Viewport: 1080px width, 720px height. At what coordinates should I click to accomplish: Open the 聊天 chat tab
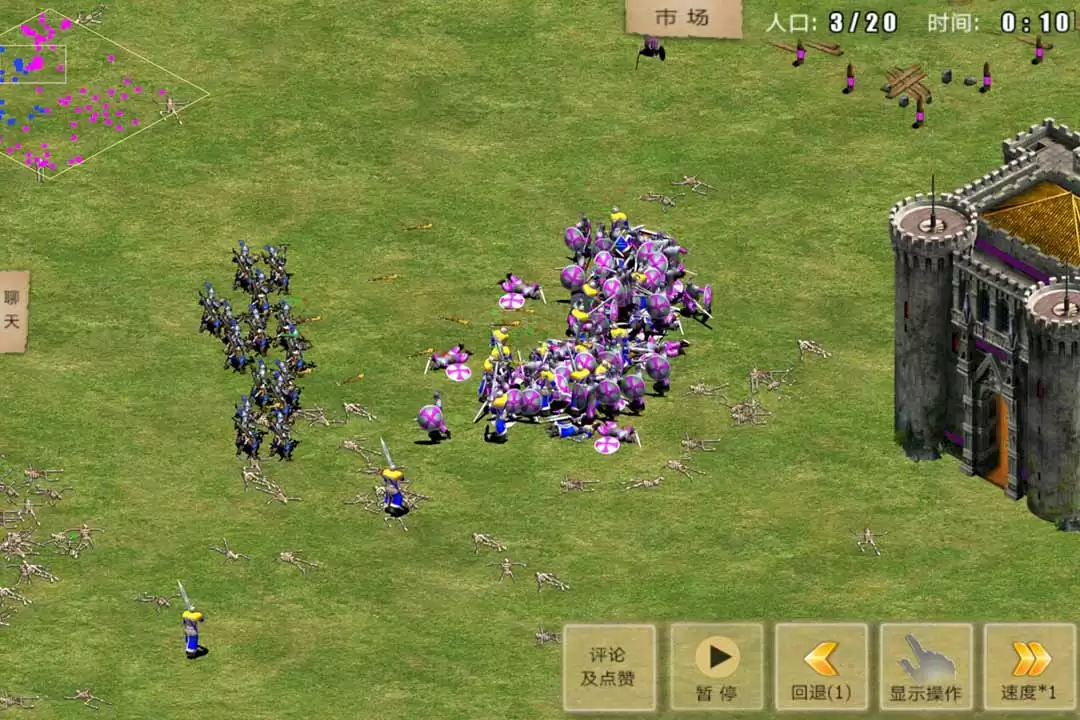[13, 310]
